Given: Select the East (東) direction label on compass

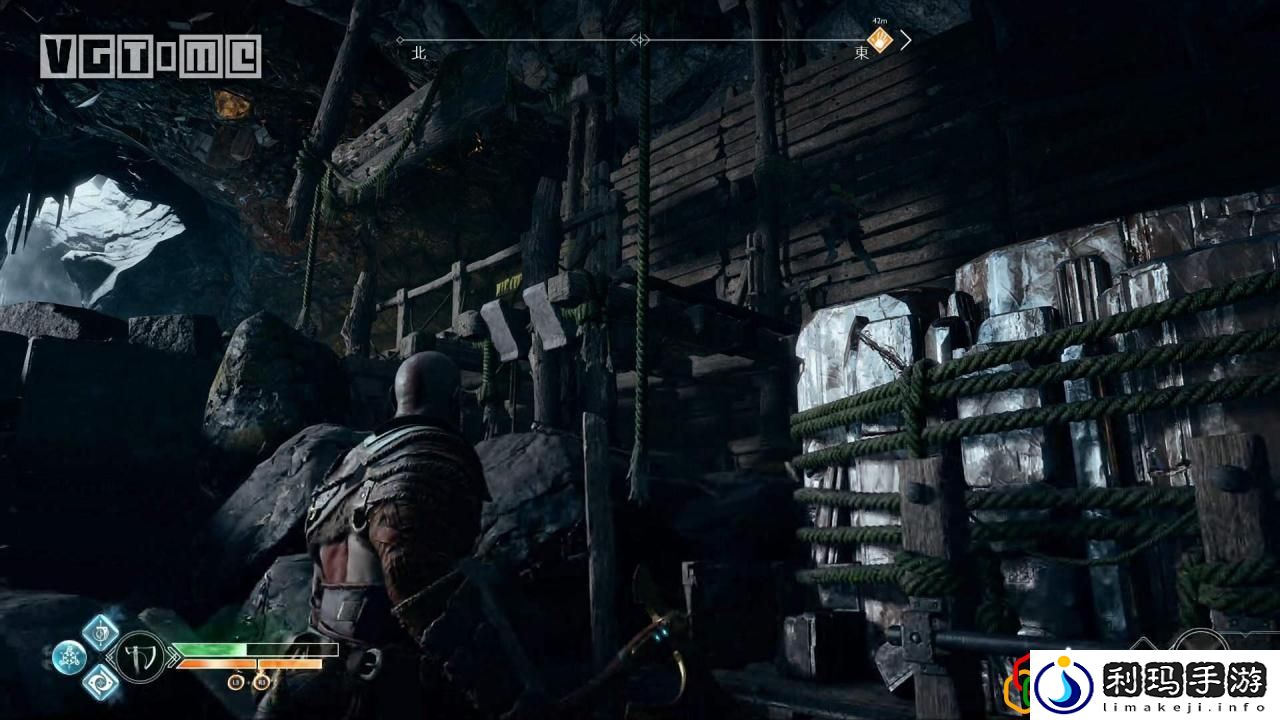Looking at the screenshot, I should pyautogui.click(x=861, y=54).
